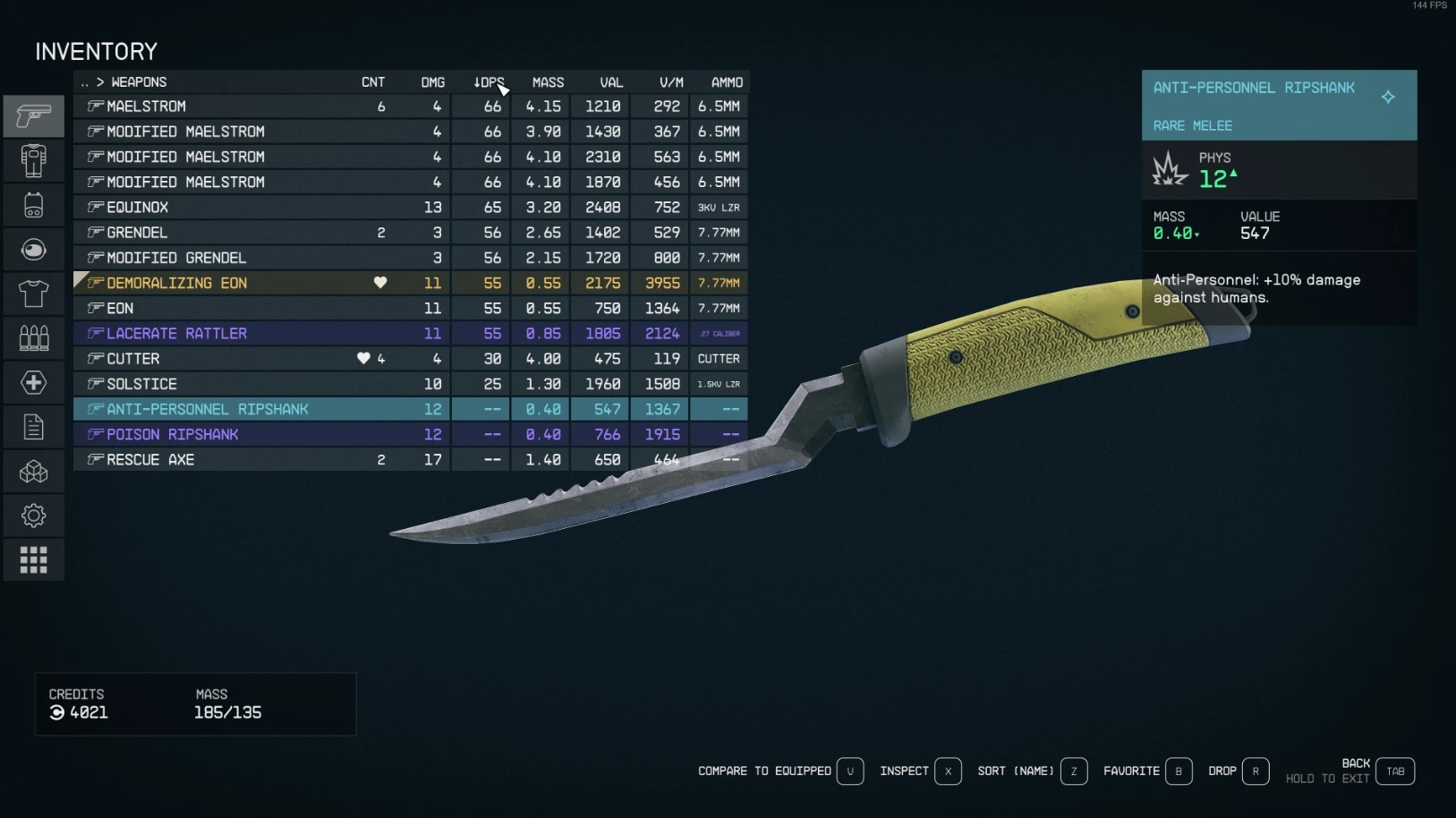Select the resources cubes icon
The image size is (1456, 818).
point(33,471)
